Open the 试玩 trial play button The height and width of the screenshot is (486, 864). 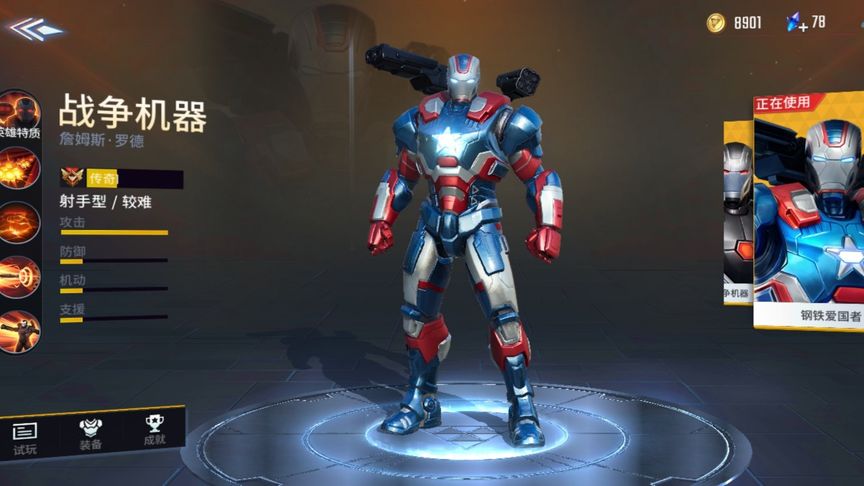click(25, 437)
